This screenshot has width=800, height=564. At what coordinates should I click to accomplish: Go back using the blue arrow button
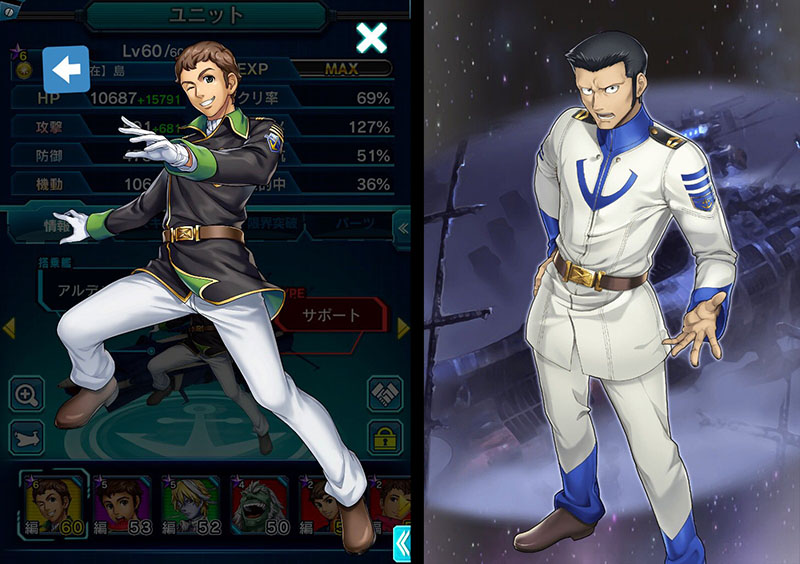(65, 70)
